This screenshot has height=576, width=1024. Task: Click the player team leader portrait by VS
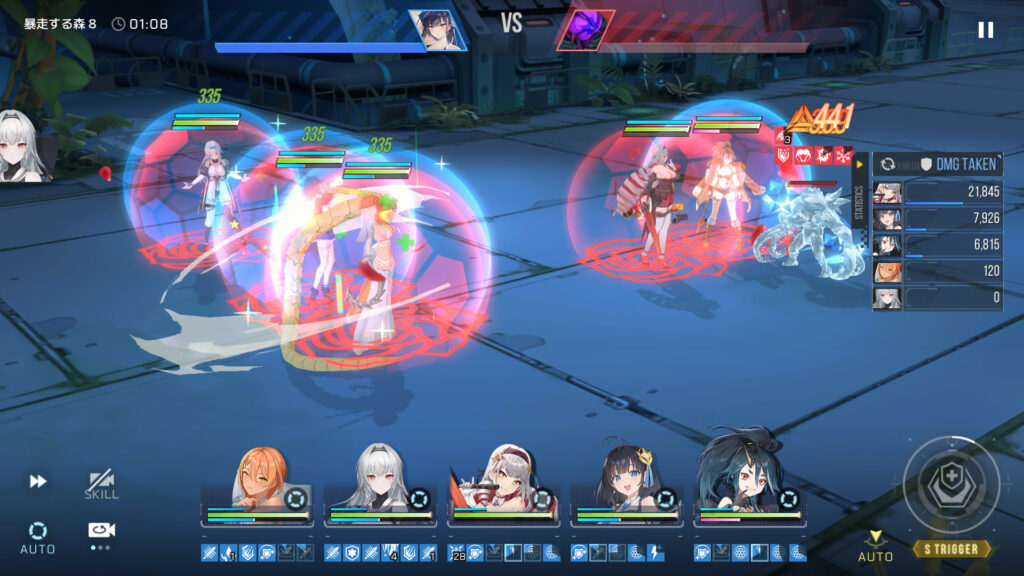tap(437, 31)
